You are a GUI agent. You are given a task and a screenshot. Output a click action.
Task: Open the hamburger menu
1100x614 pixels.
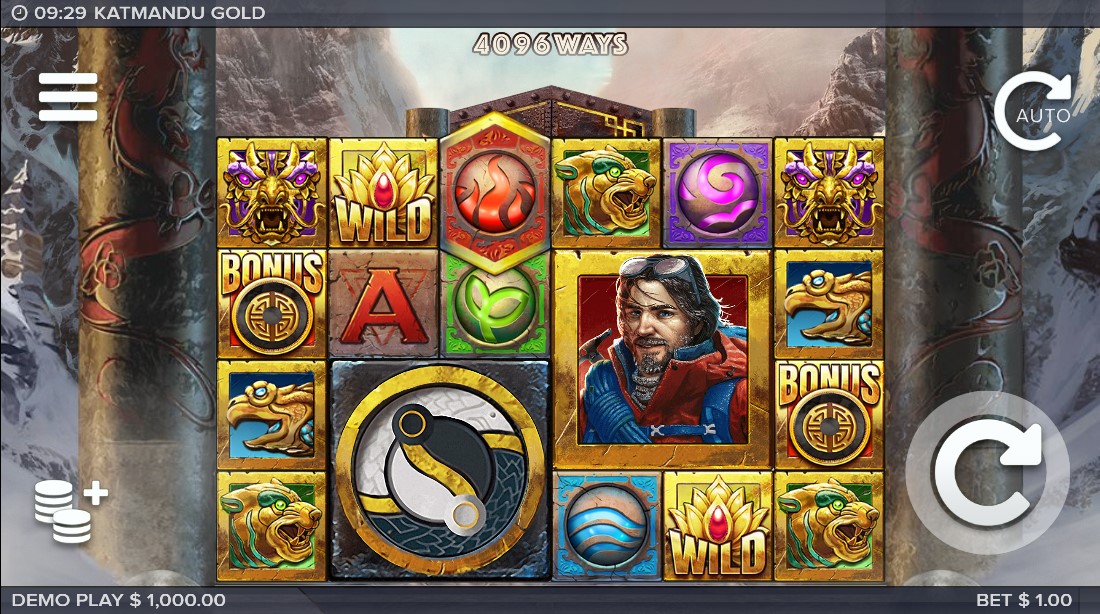pos(68,97)
